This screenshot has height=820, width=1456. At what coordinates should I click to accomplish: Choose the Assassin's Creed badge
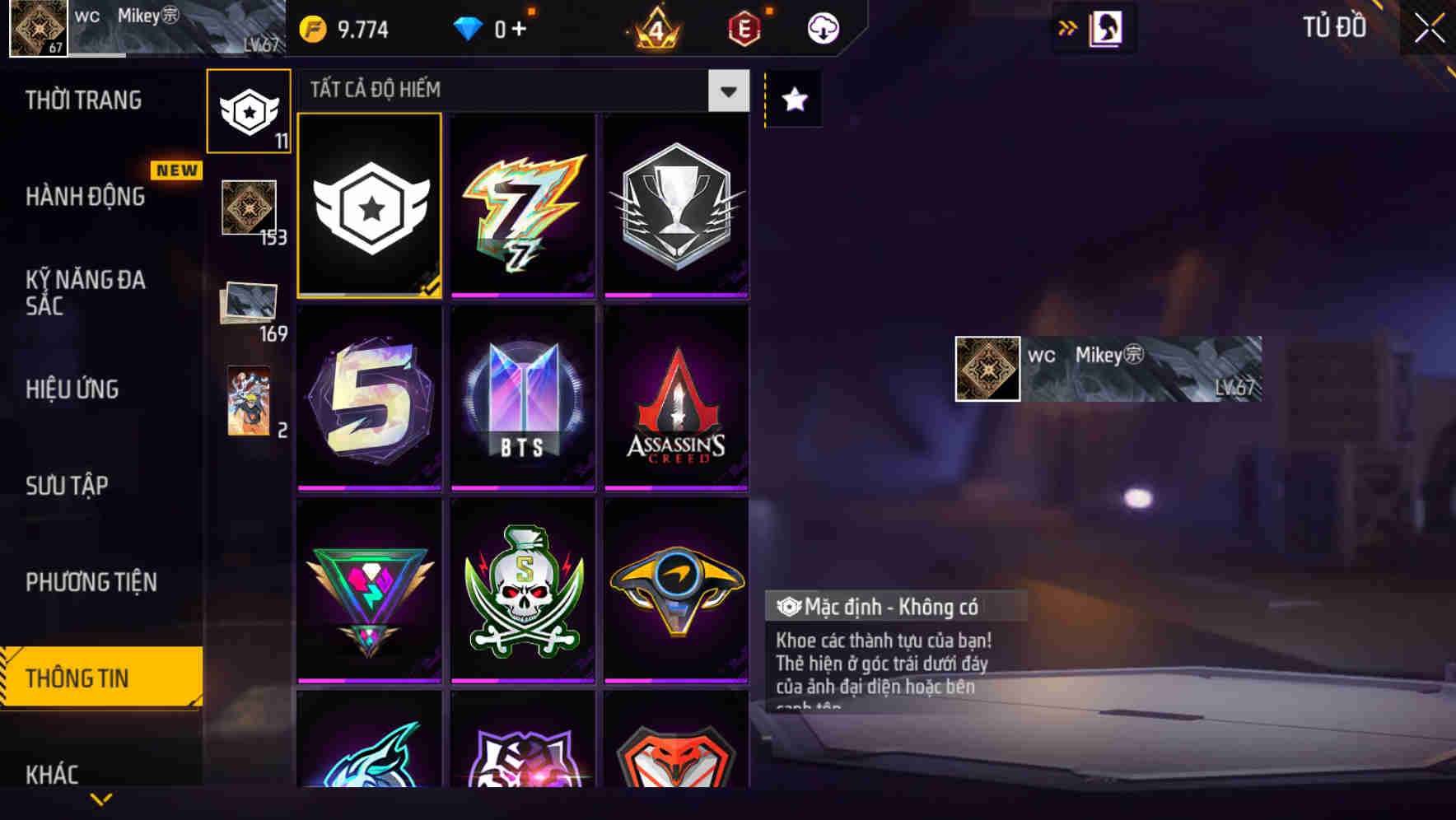pos(675,399)
